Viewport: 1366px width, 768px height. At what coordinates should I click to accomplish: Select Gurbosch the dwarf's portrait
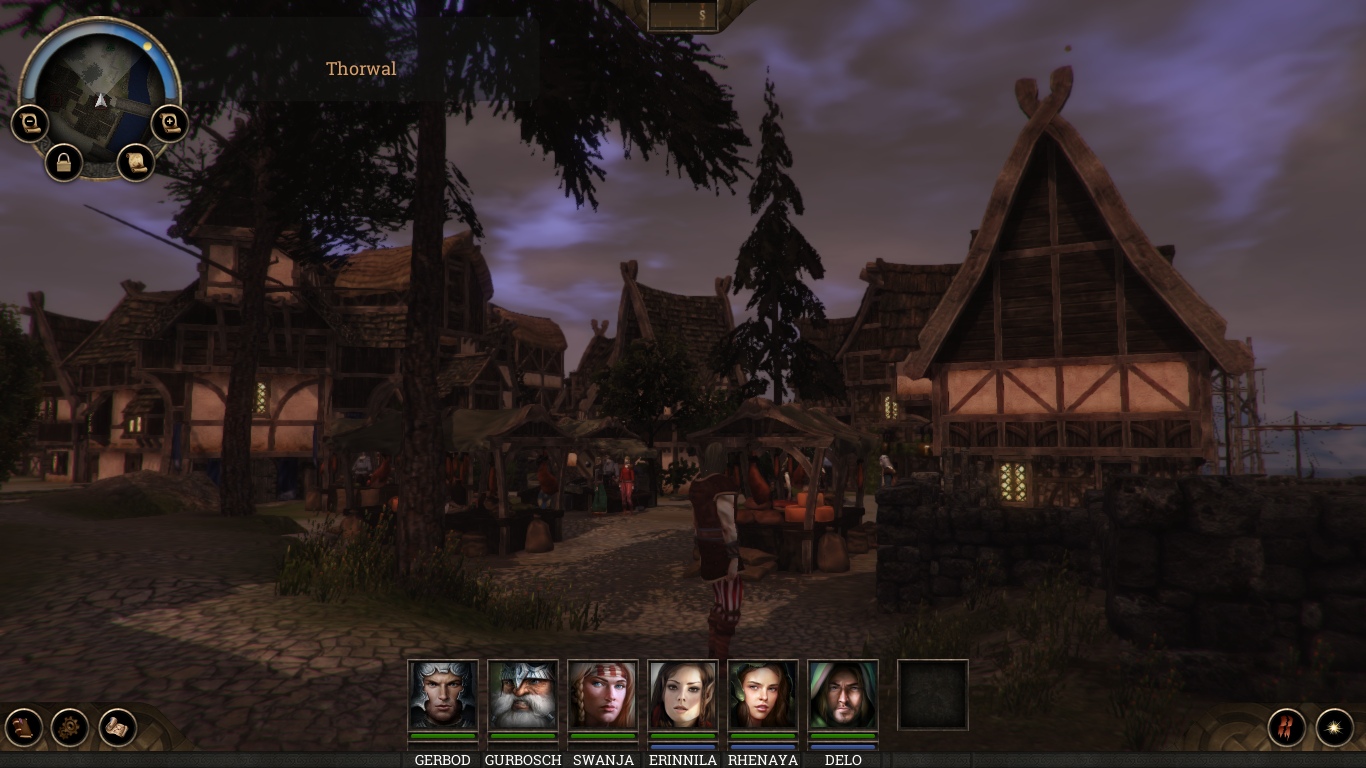(522, 695)
